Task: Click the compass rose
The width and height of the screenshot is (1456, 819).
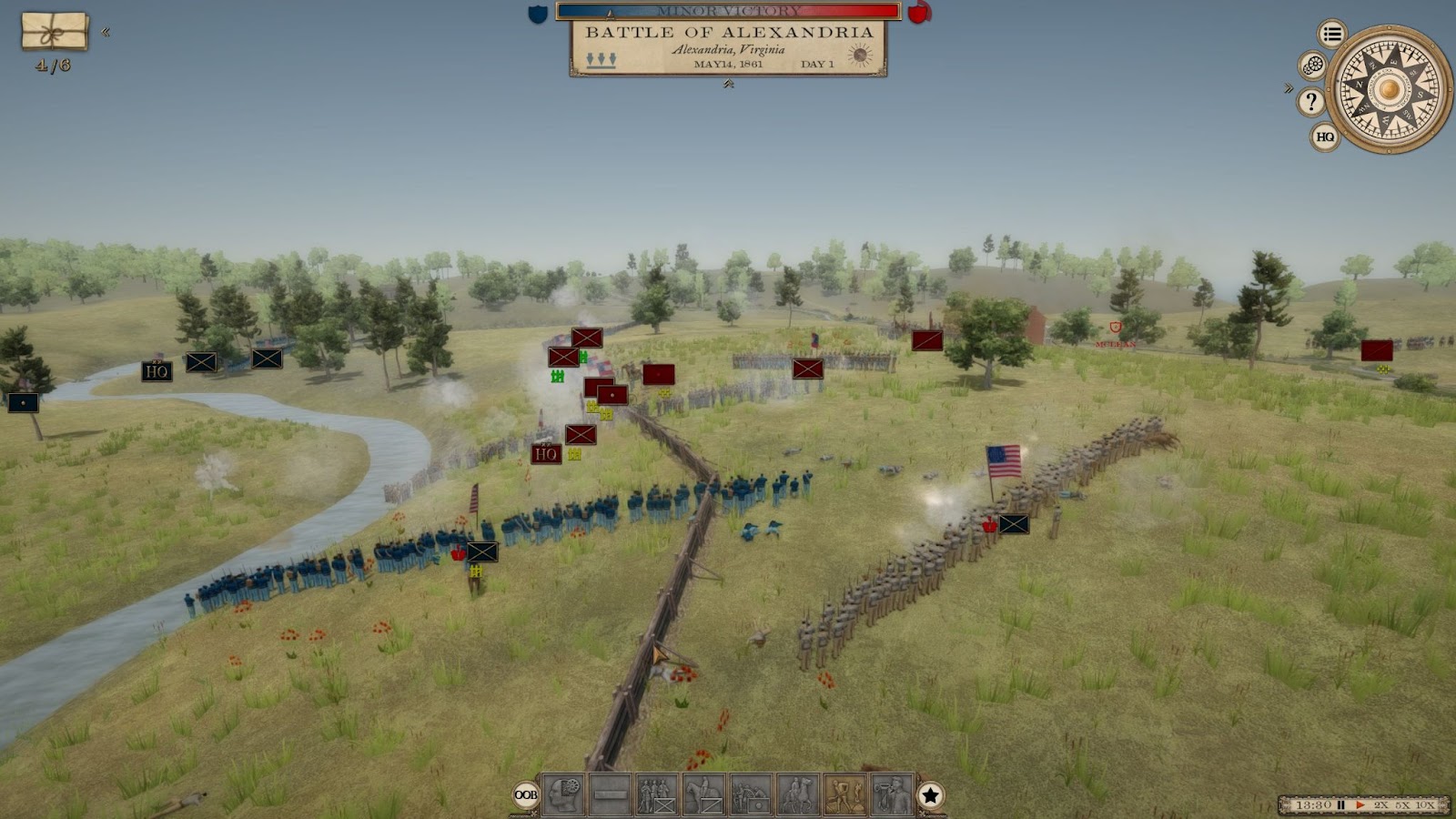Action: 1389,89
